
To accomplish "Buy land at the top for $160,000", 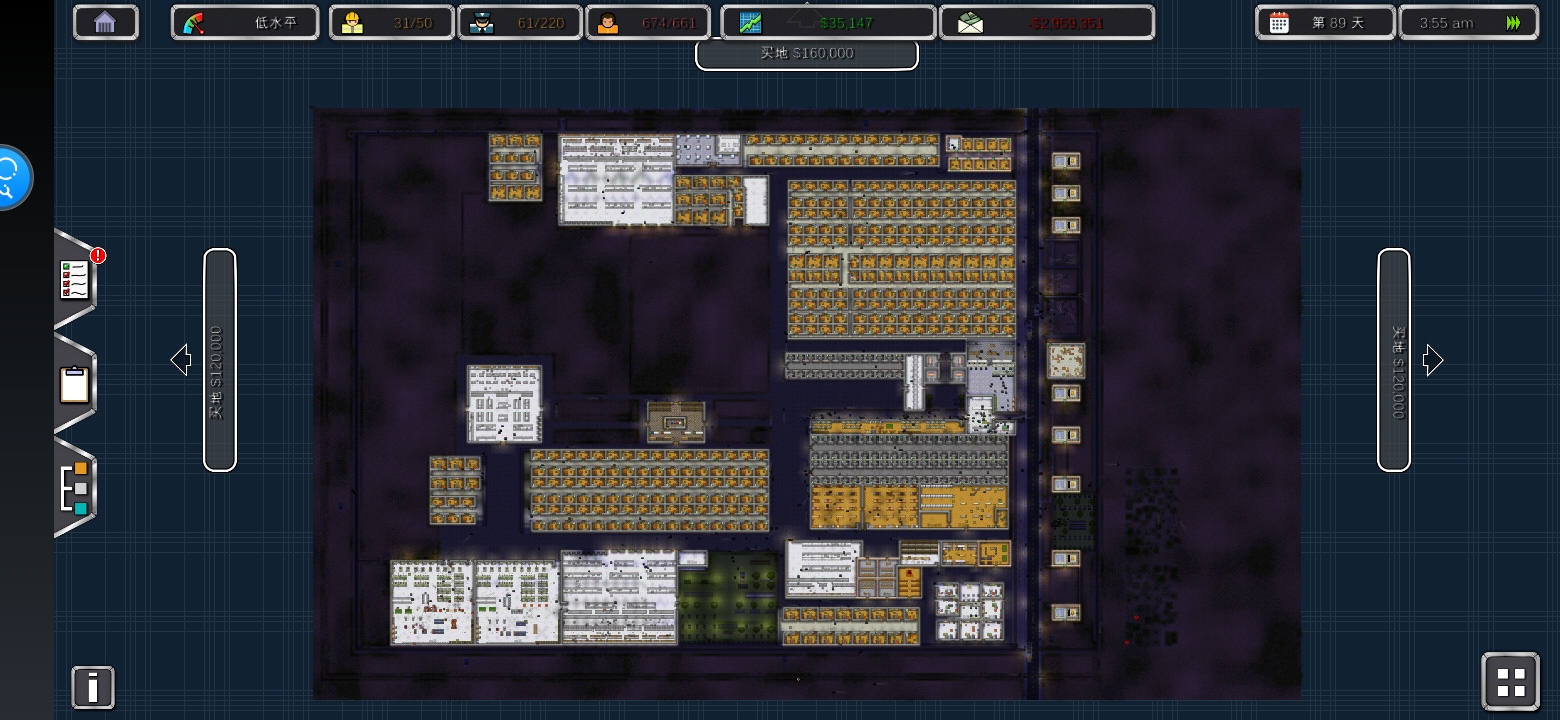I will [x=806, y=54].
